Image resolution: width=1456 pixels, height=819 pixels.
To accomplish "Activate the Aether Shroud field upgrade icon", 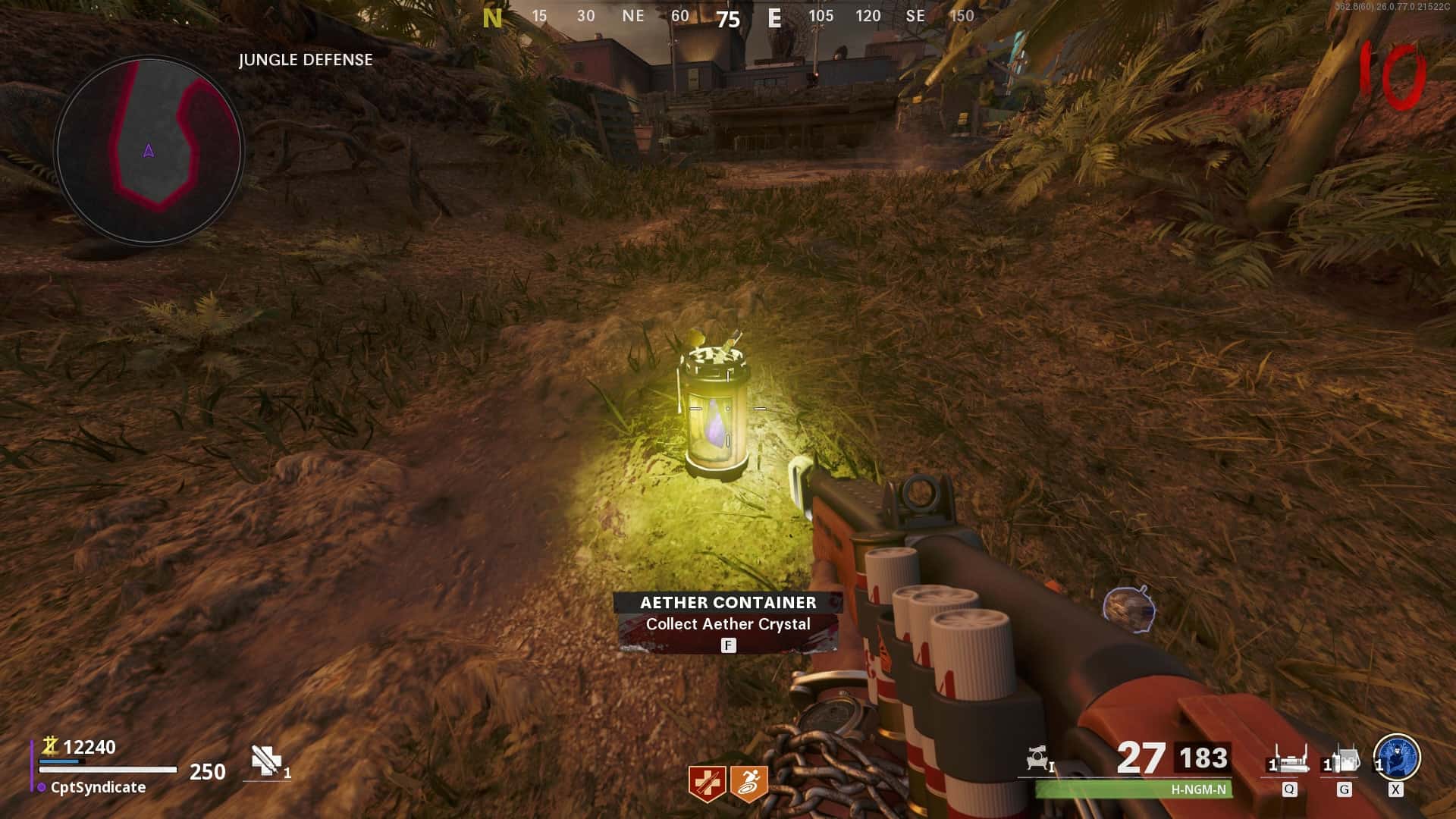I will click(x=1397, y=757).
